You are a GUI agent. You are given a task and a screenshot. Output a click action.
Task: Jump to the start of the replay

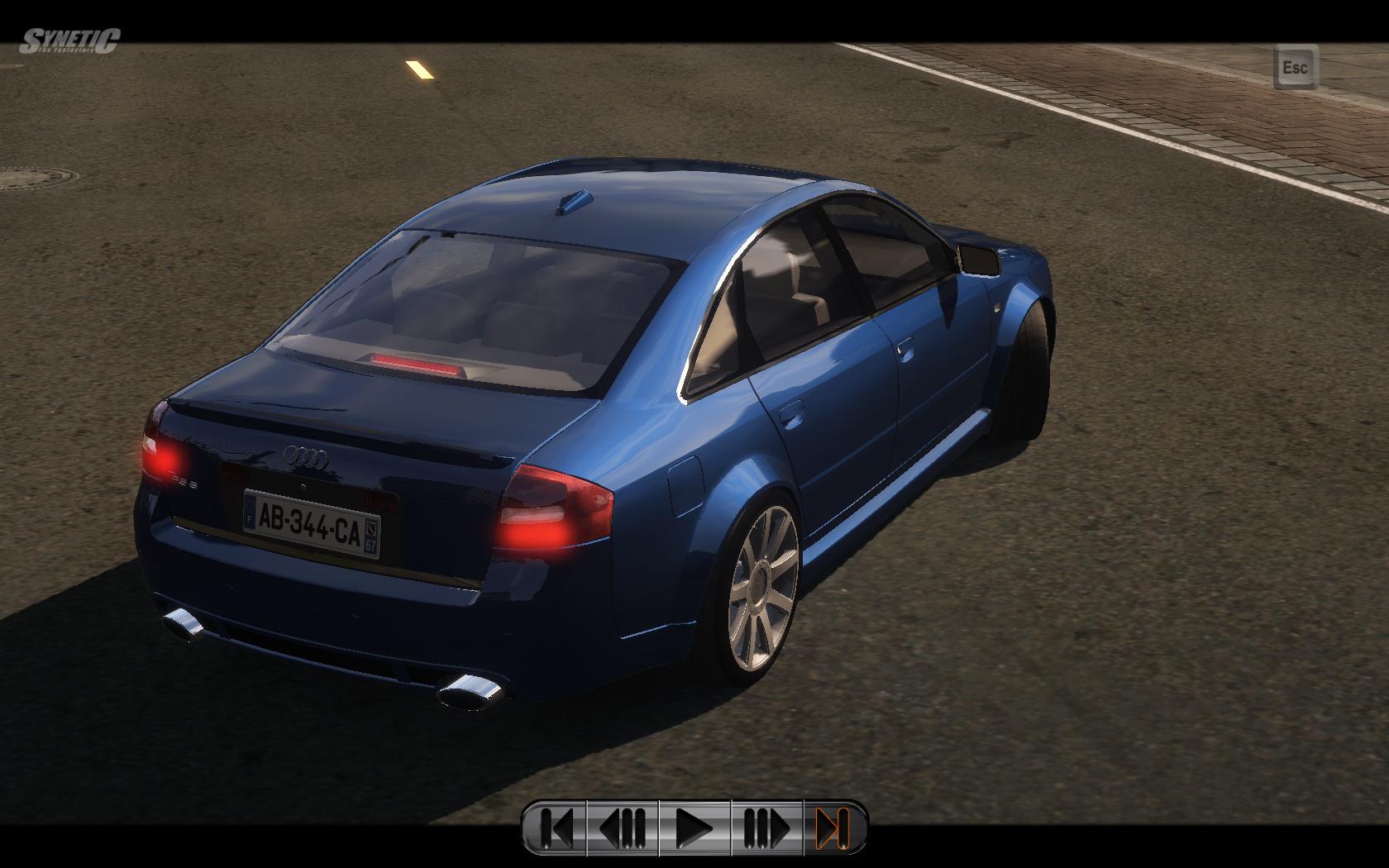pos(556,827)
